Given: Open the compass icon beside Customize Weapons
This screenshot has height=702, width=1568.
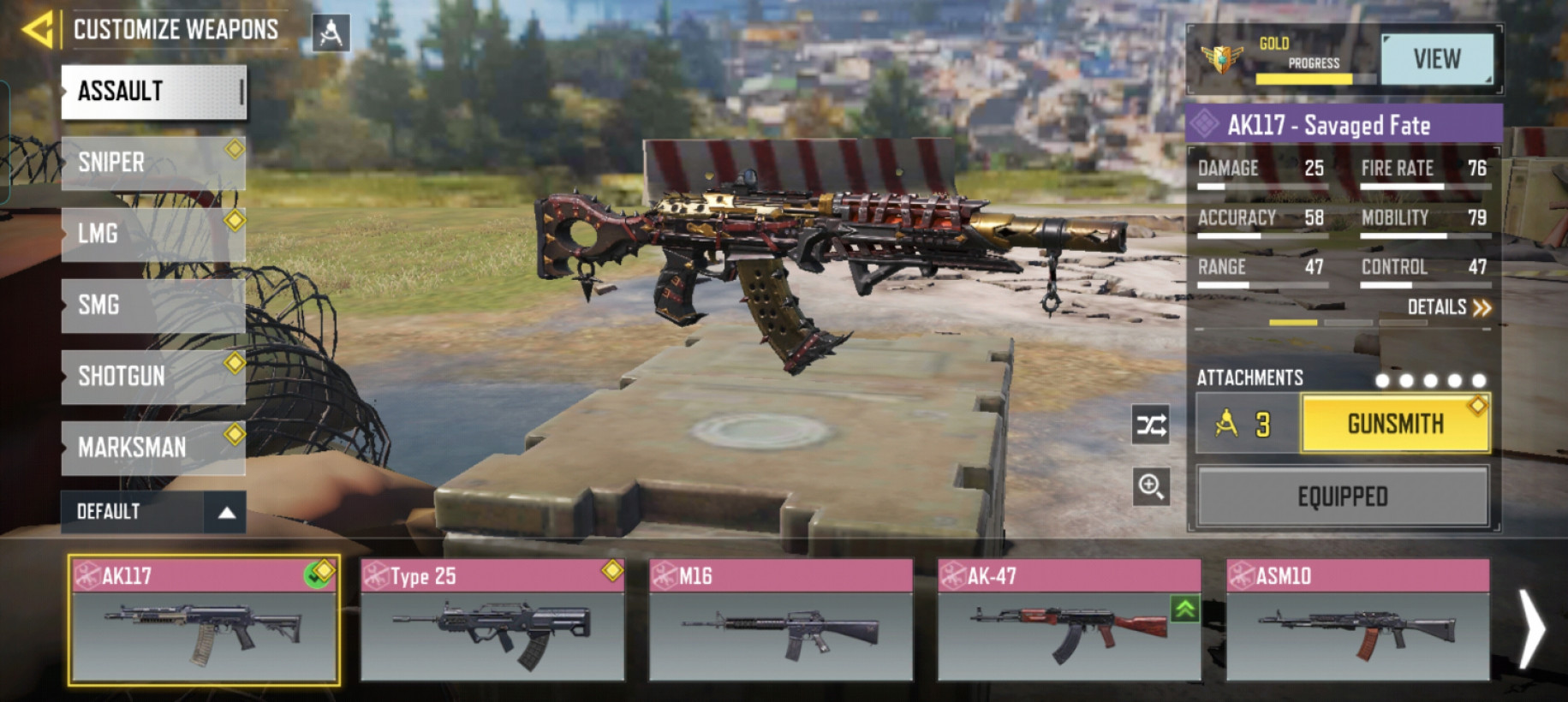Looking at the screenshot, I should tap(331, 33).
